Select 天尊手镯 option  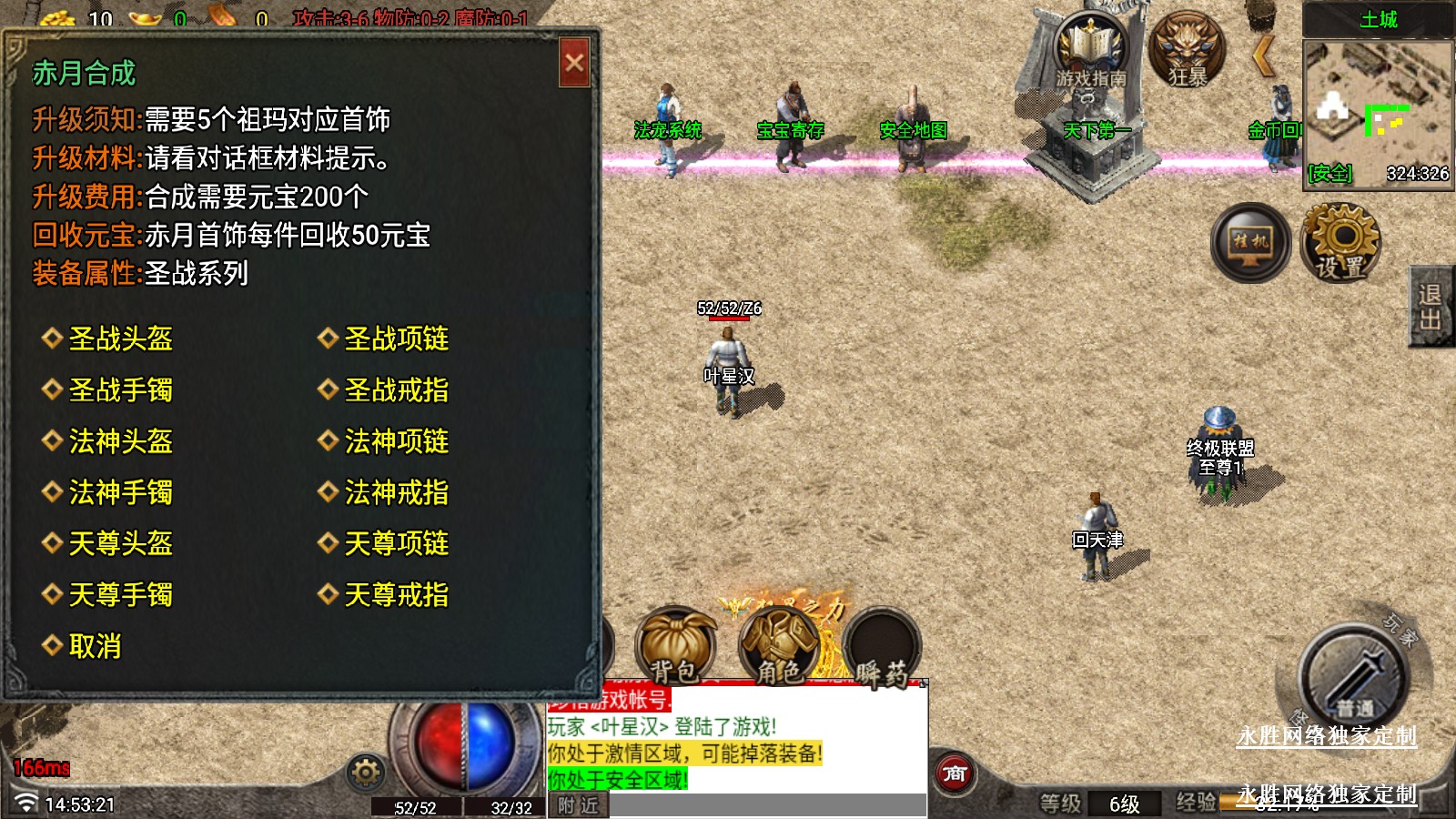point(120,595)
